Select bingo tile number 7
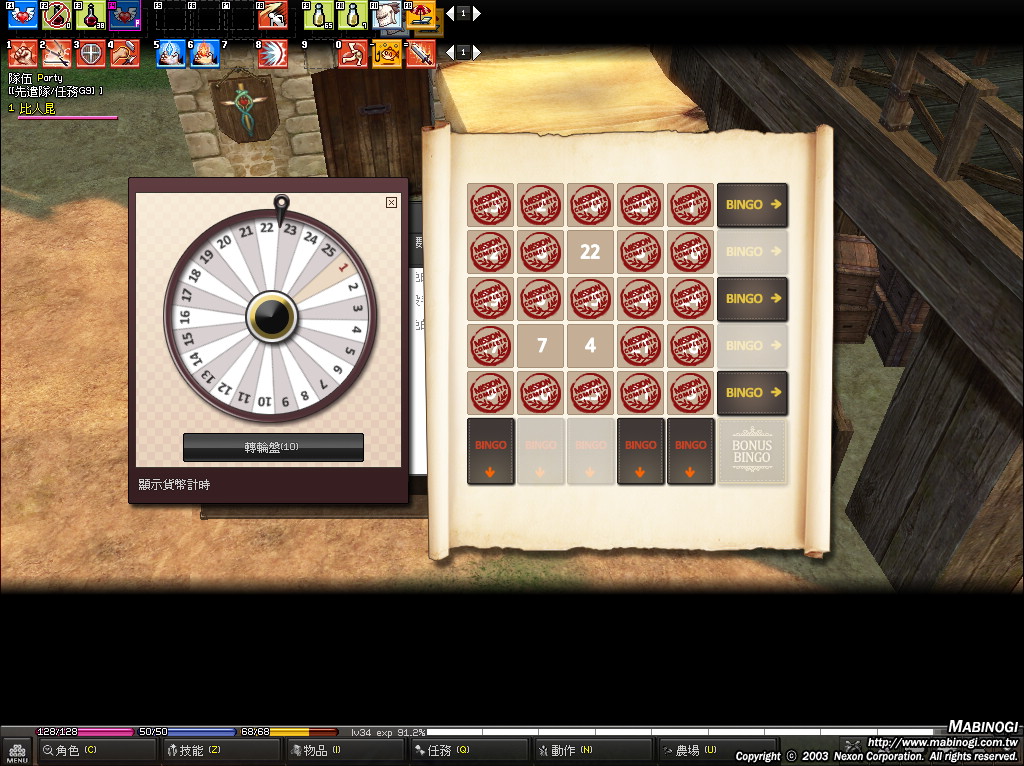Viewport: 1024px width, 766px height. (541, 345)
